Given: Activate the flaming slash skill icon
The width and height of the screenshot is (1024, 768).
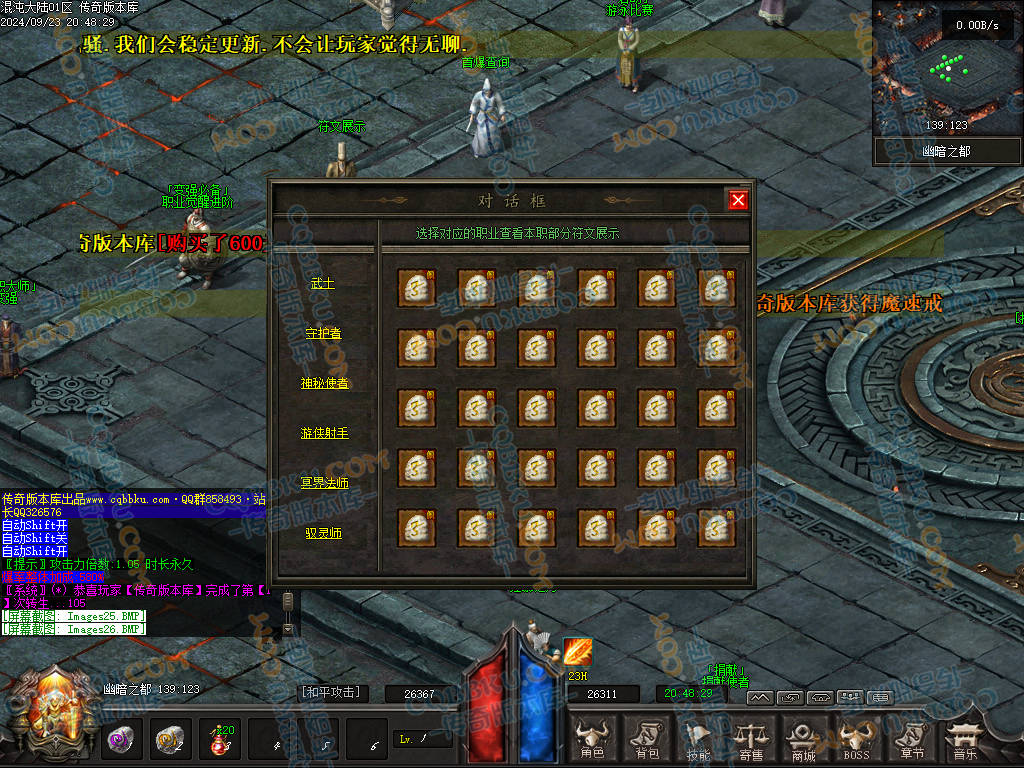Looking at the screenshot, I should [x=577, y=653].
